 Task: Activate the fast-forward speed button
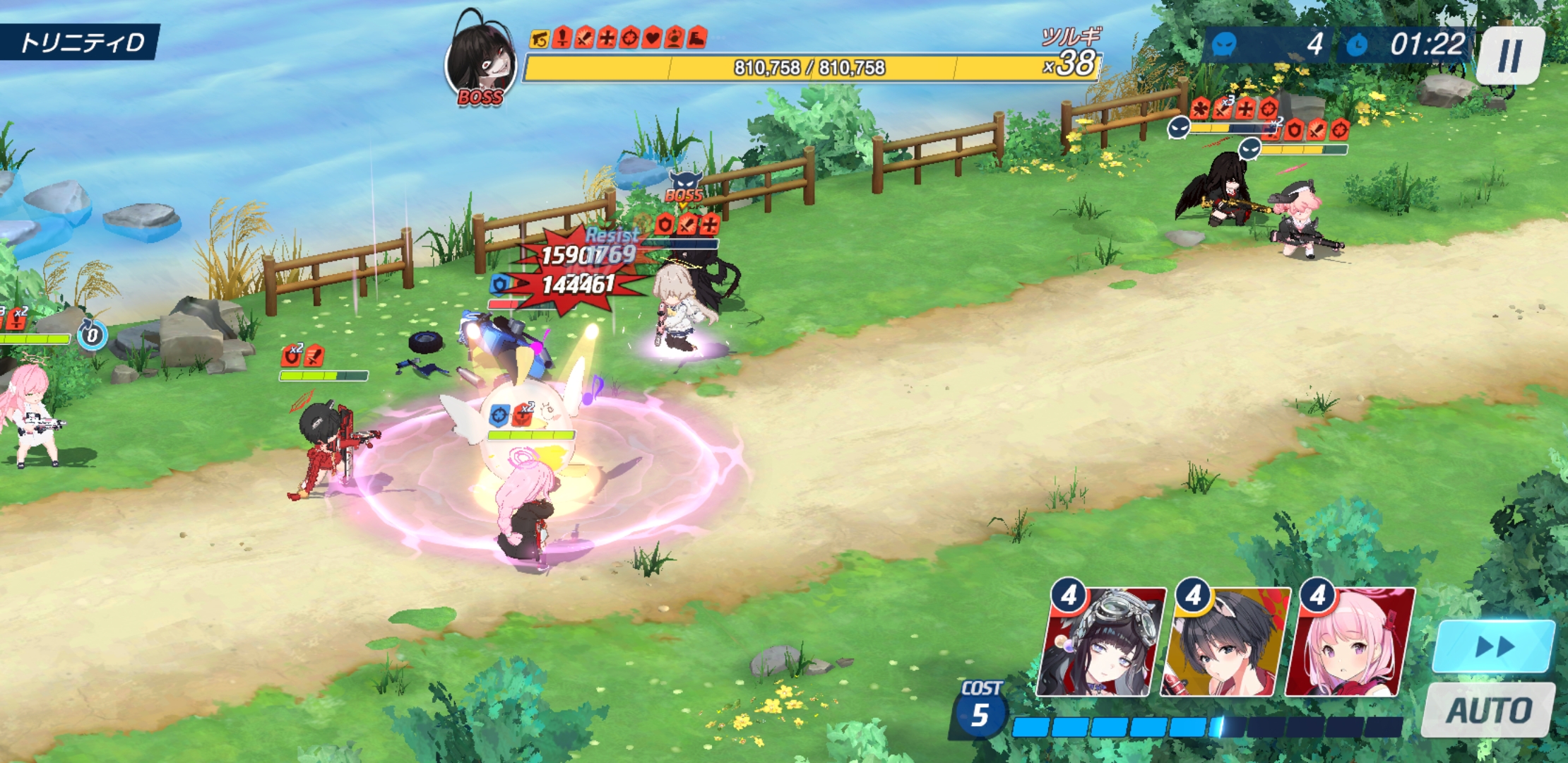pyautogui.click(x=1495, y=646)
